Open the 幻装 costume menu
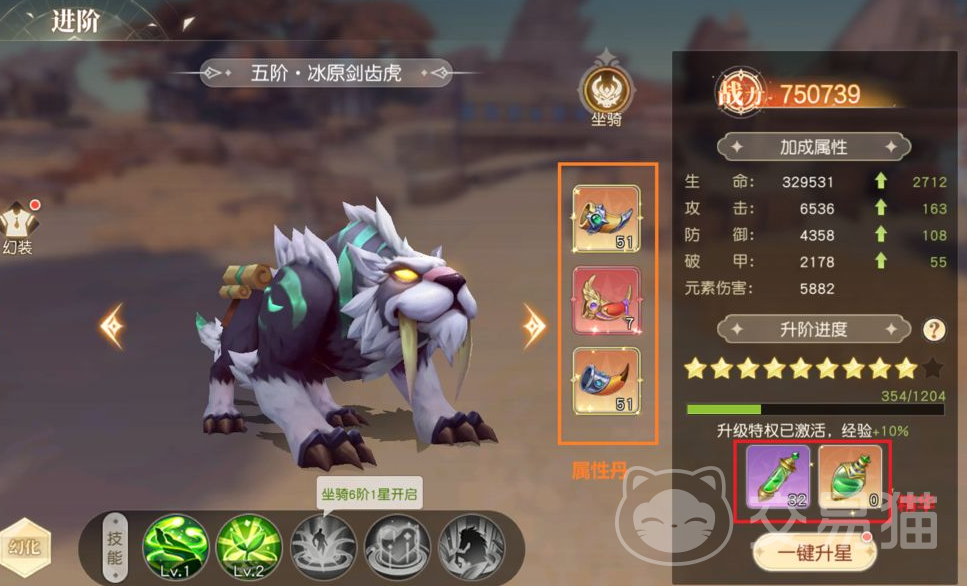This screenshot has width=967, height=586. pyautogui.click(x=18, y=227)
